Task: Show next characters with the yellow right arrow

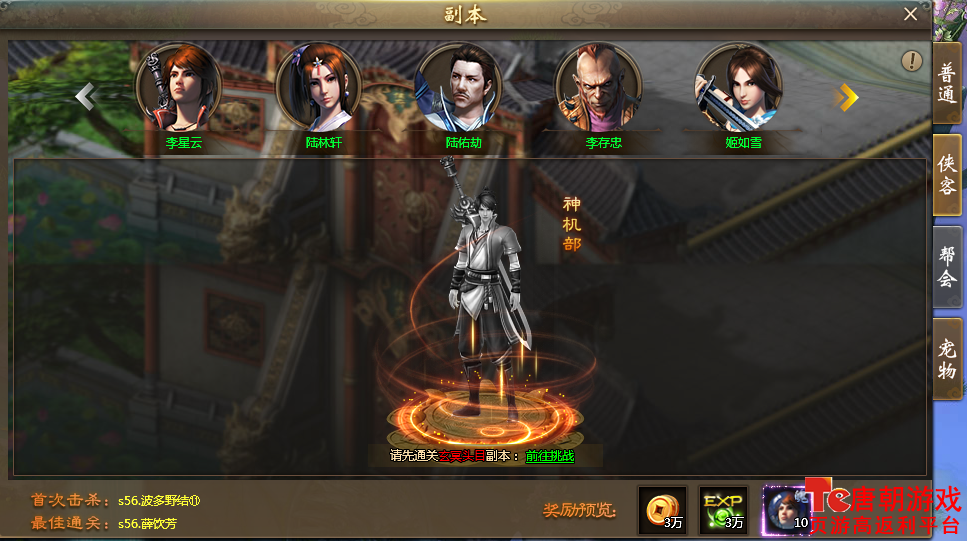Action: 848,96
